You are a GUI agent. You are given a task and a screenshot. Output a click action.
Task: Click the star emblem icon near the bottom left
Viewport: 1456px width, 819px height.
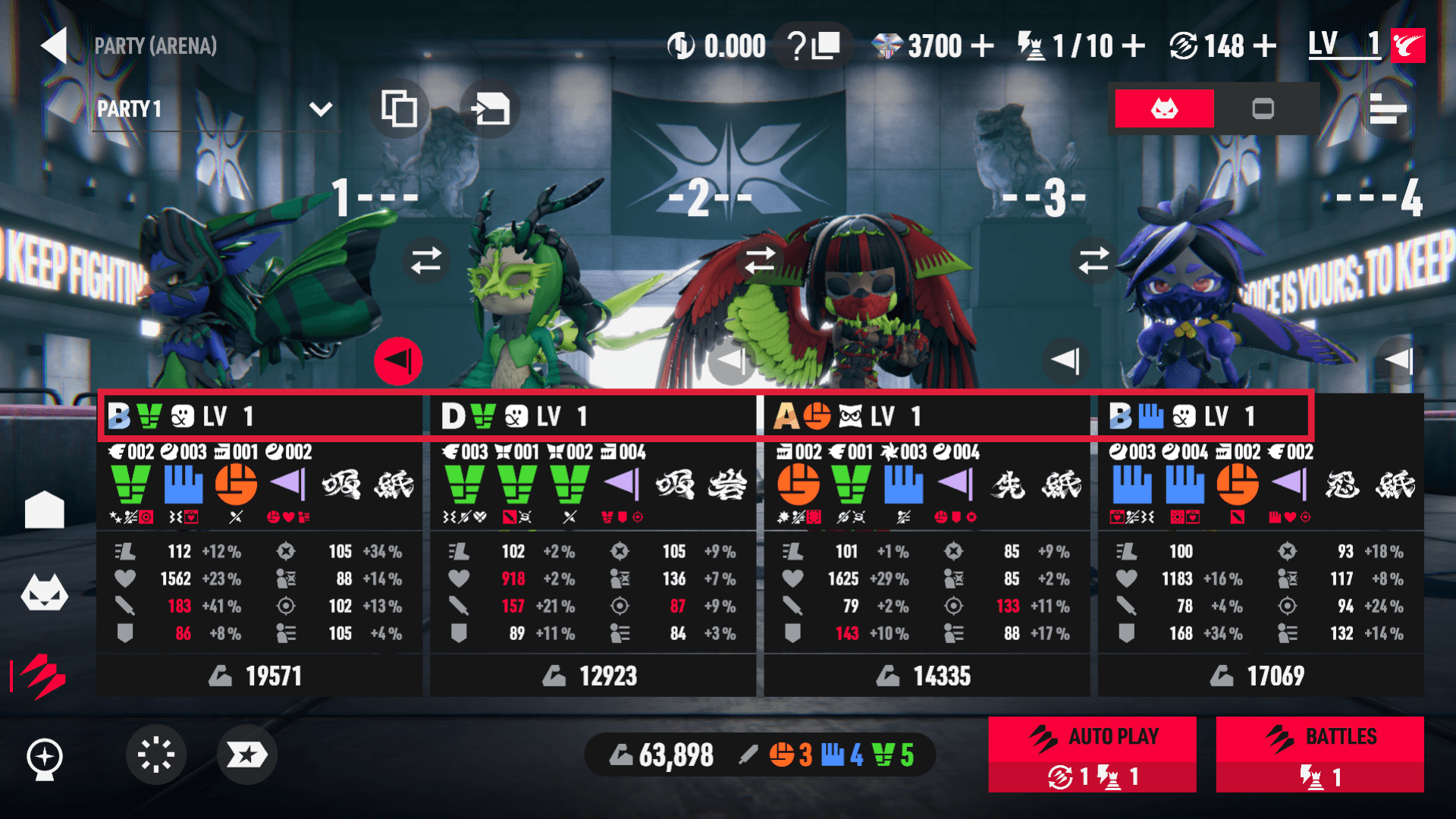click(246, 754)
